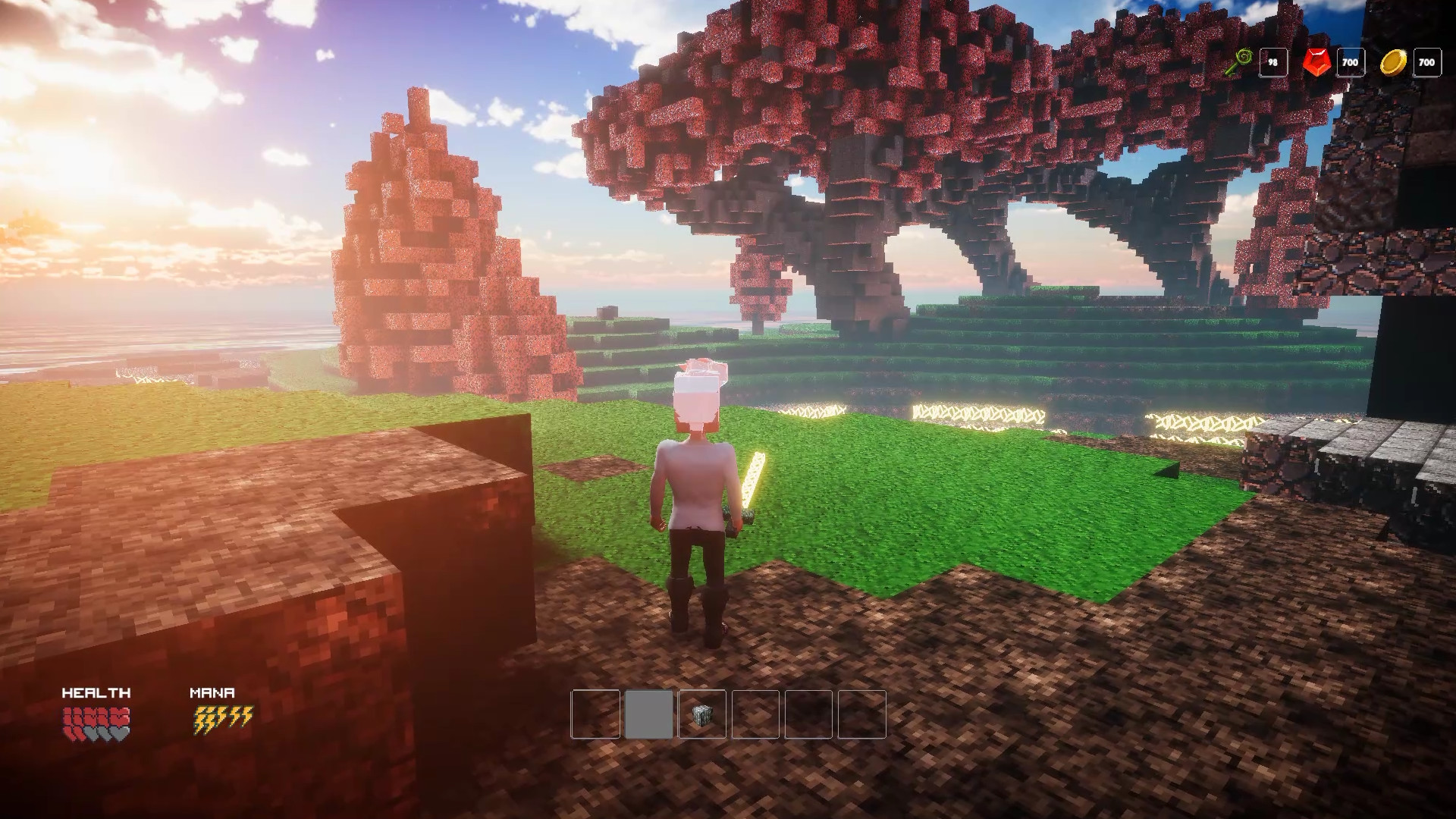
Task: Click the MANA label
Action: click(x=211, y=692)
